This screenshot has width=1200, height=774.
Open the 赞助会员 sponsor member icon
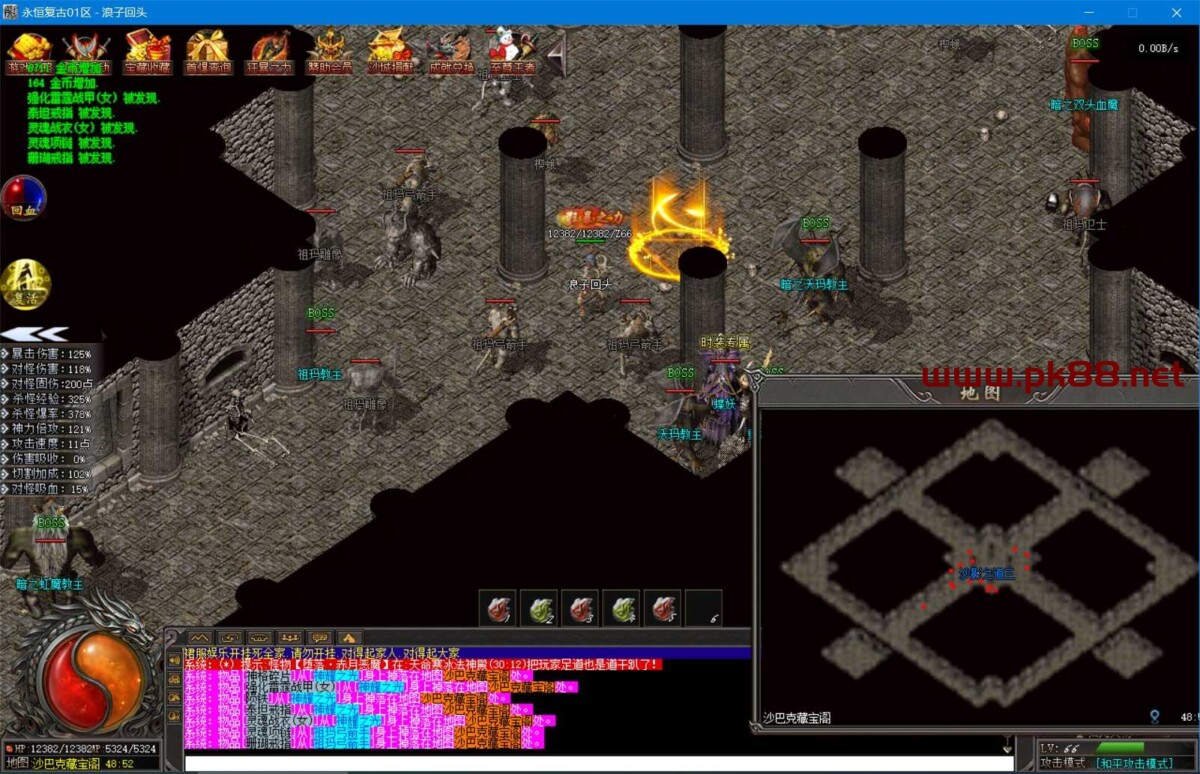click(329, 50)
